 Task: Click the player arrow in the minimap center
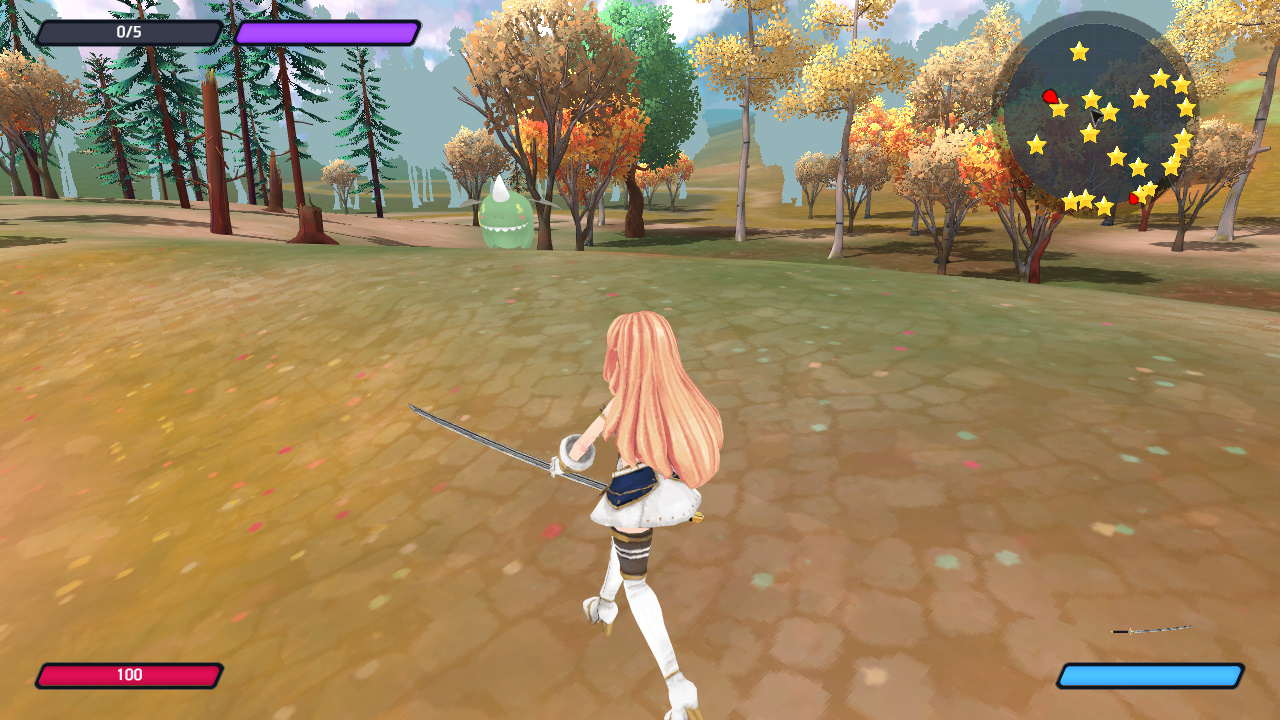pyautogui.click(x=1096, y=118)
